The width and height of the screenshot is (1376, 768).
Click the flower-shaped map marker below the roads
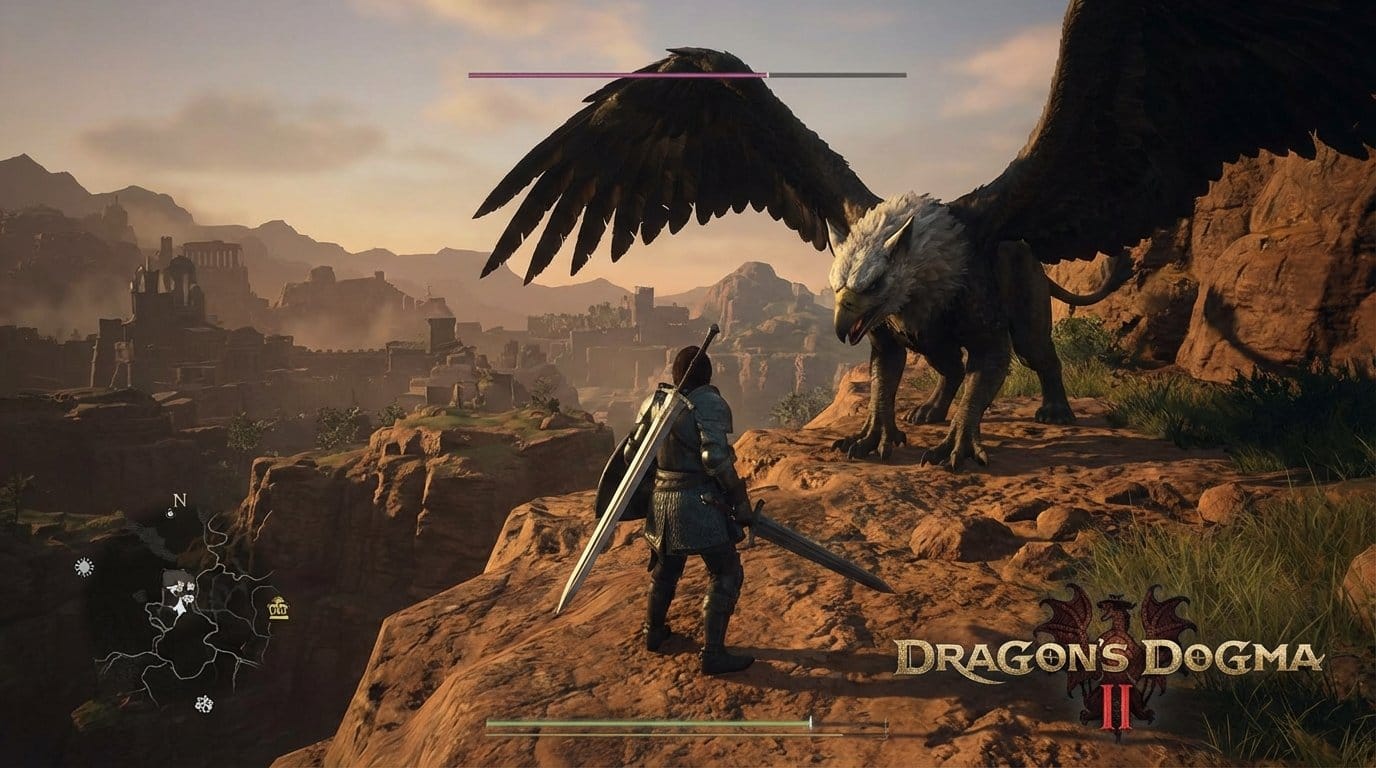(202, 705)
